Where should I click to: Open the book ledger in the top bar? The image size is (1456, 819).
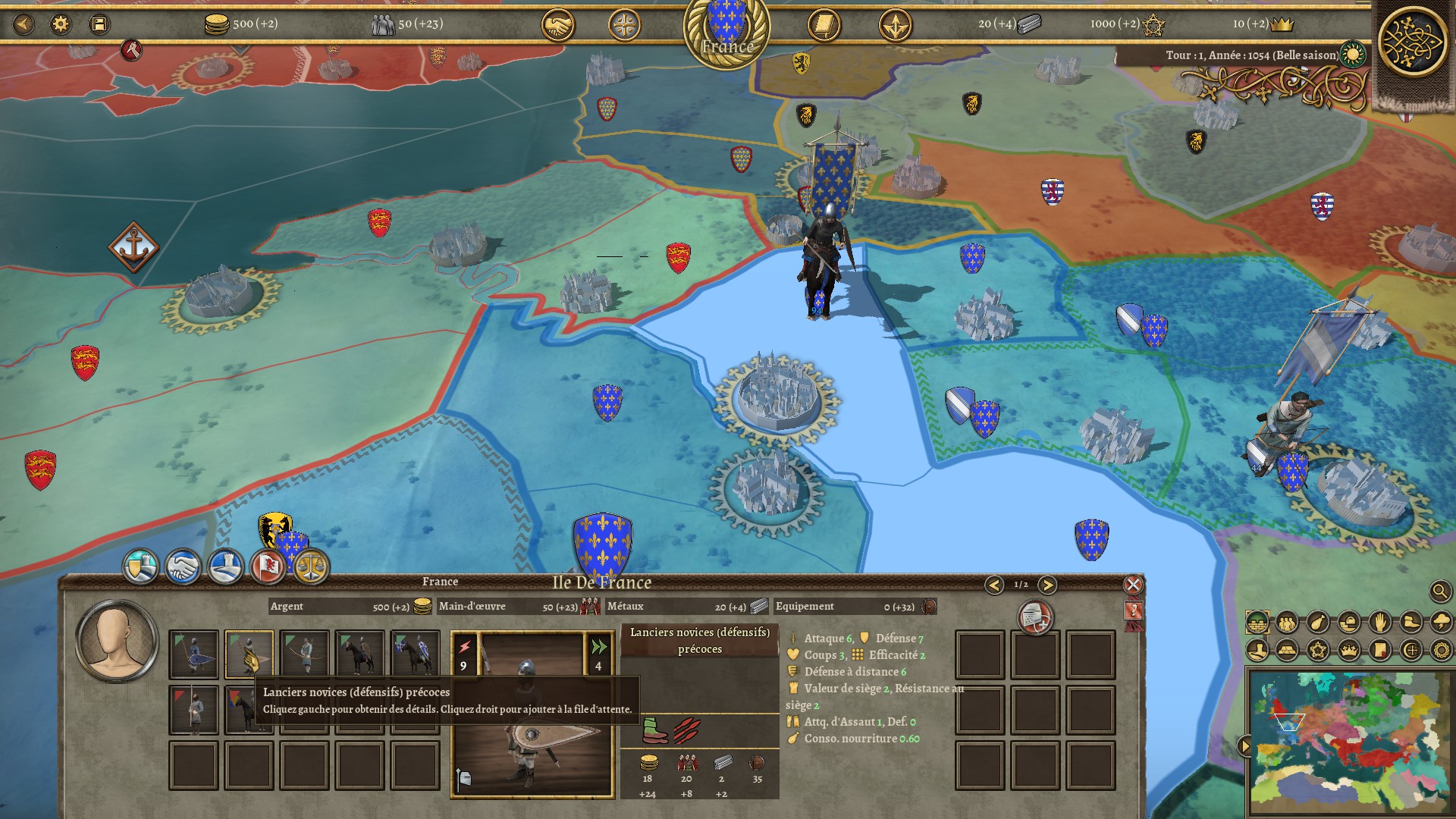point(824,25)
